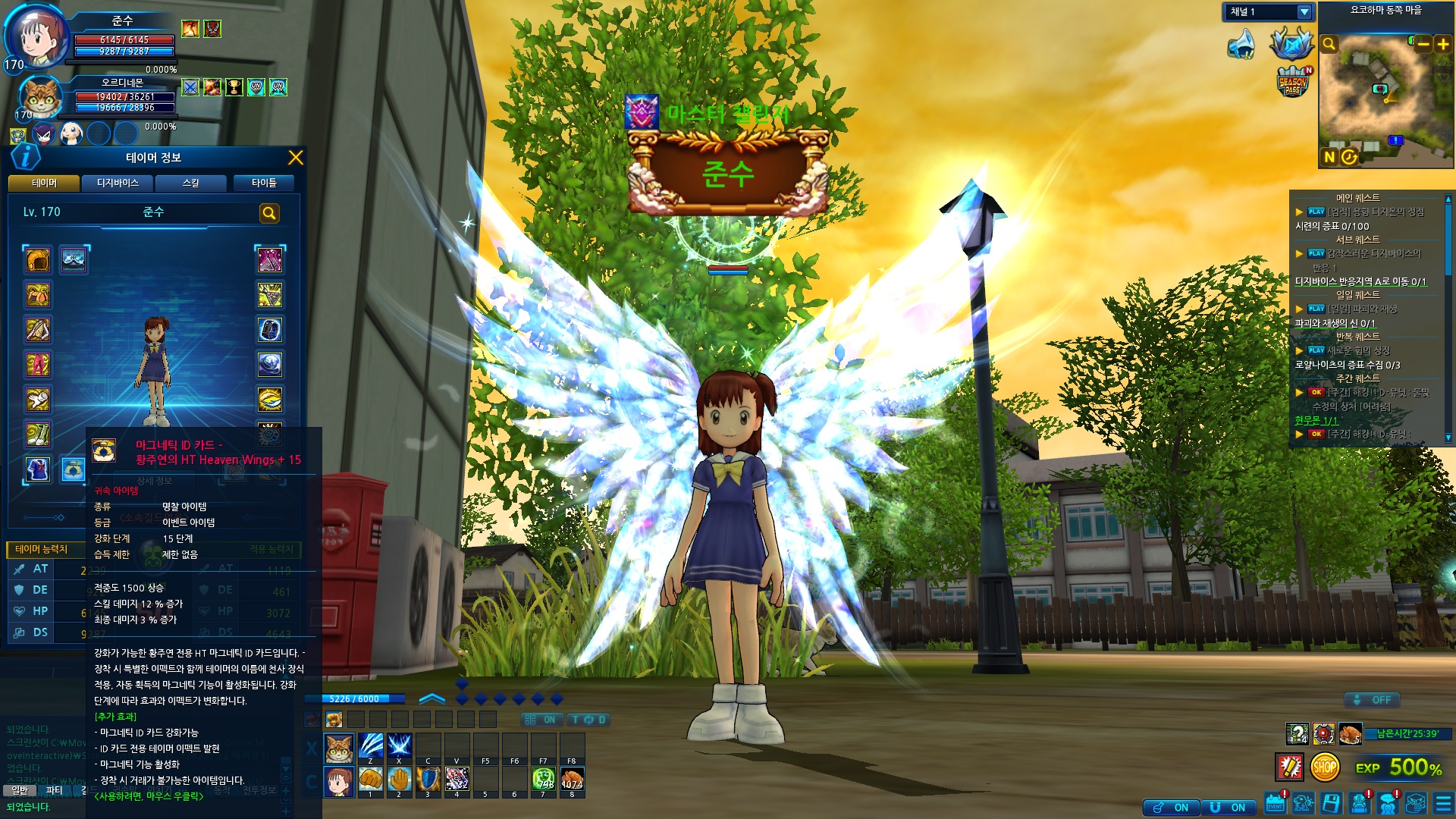
Task: Switch to the 디지바이스 tab
Action: 118,183
